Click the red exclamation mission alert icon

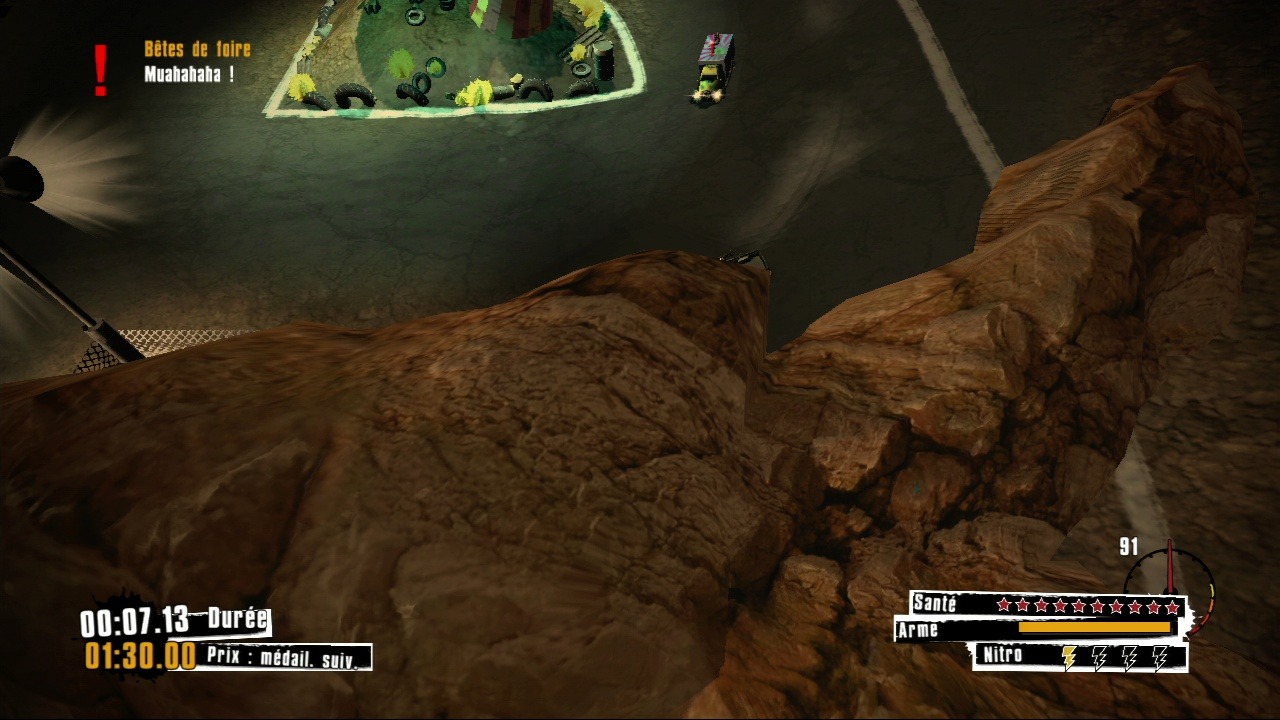coord(100,70)
